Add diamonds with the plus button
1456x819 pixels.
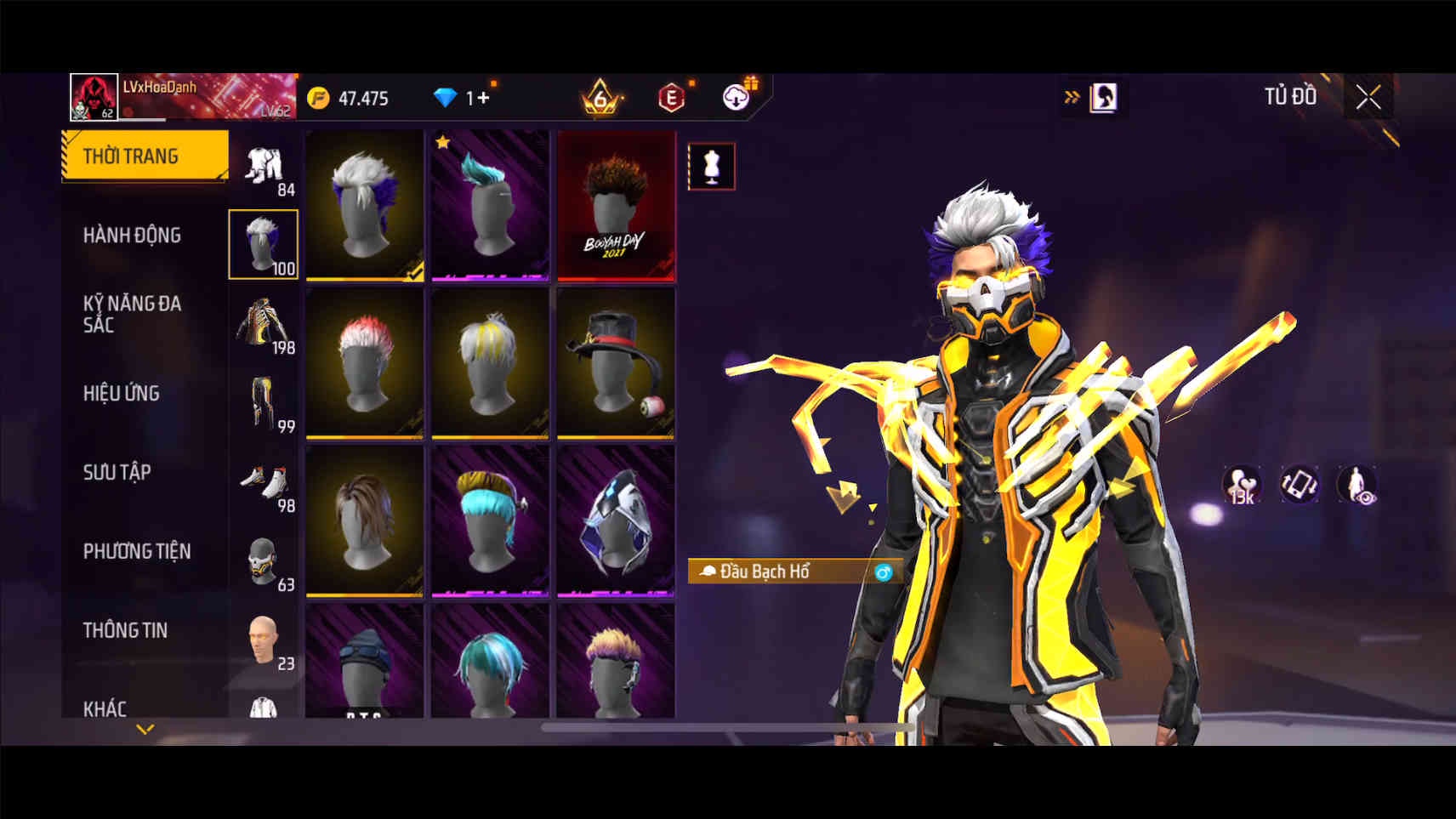(x=481, y=98)
